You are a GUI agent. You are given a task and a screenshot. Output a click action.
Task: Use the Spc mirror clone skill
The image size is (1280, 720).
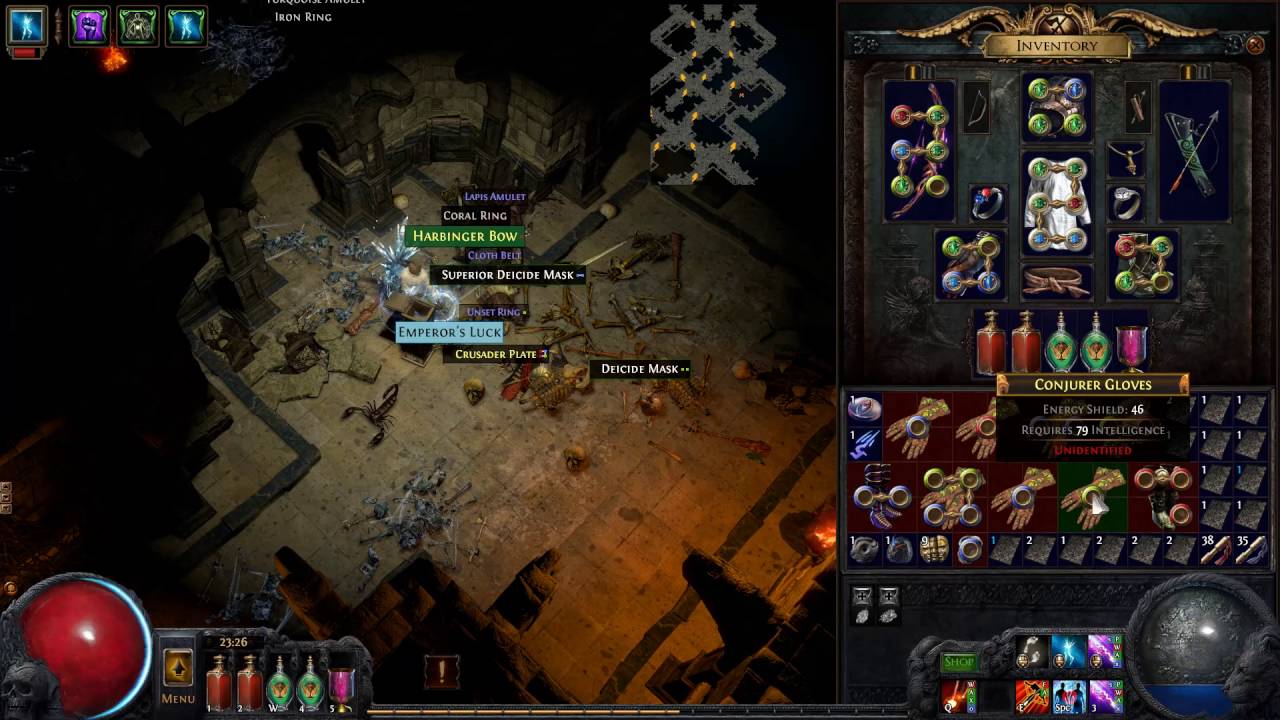coord(1068,694)
